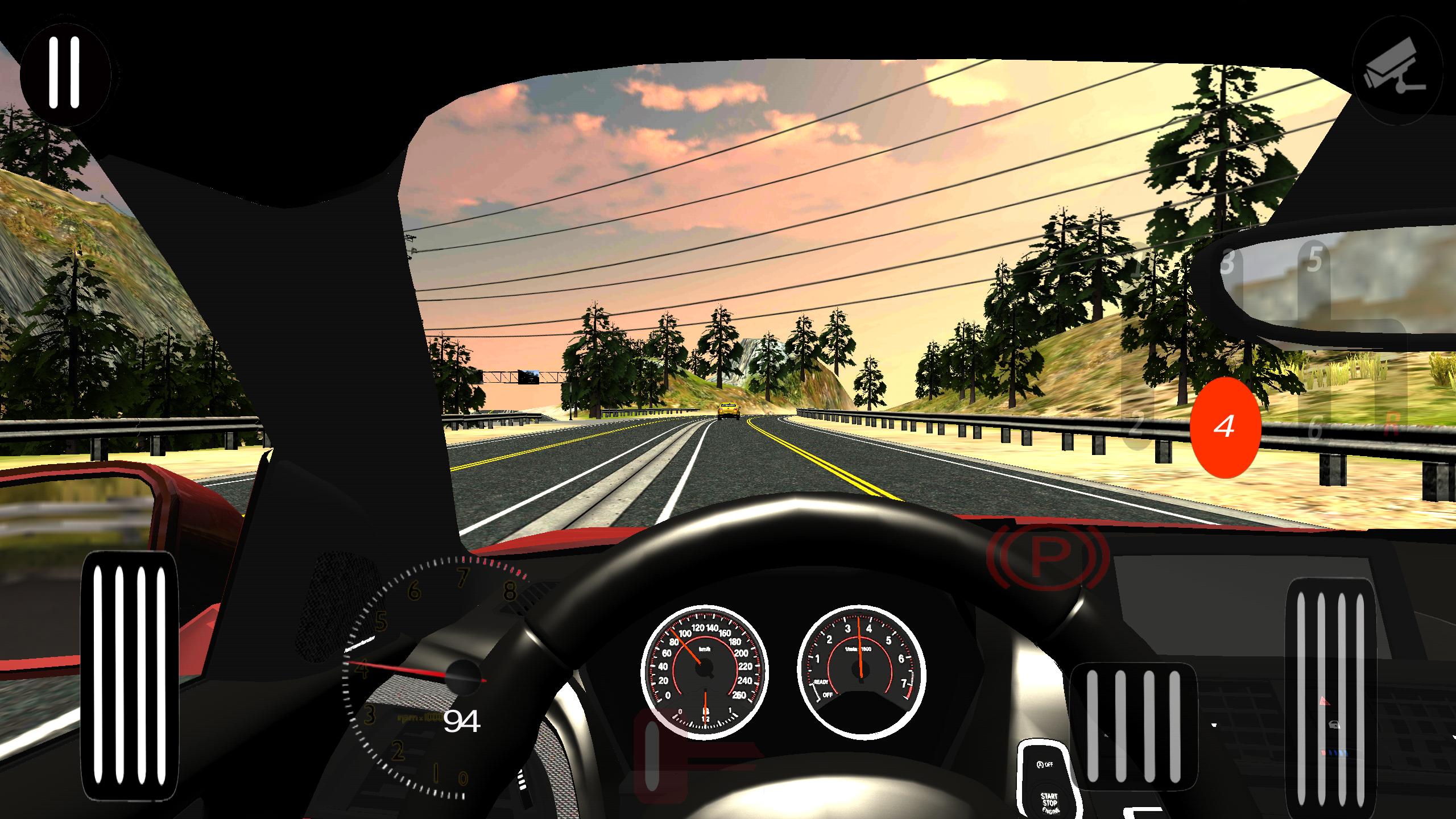Image resolution: width=1456 pixels, height=819 pixels.
Task: Click the door lock indicator icon
Action: tap(1334, 723)
